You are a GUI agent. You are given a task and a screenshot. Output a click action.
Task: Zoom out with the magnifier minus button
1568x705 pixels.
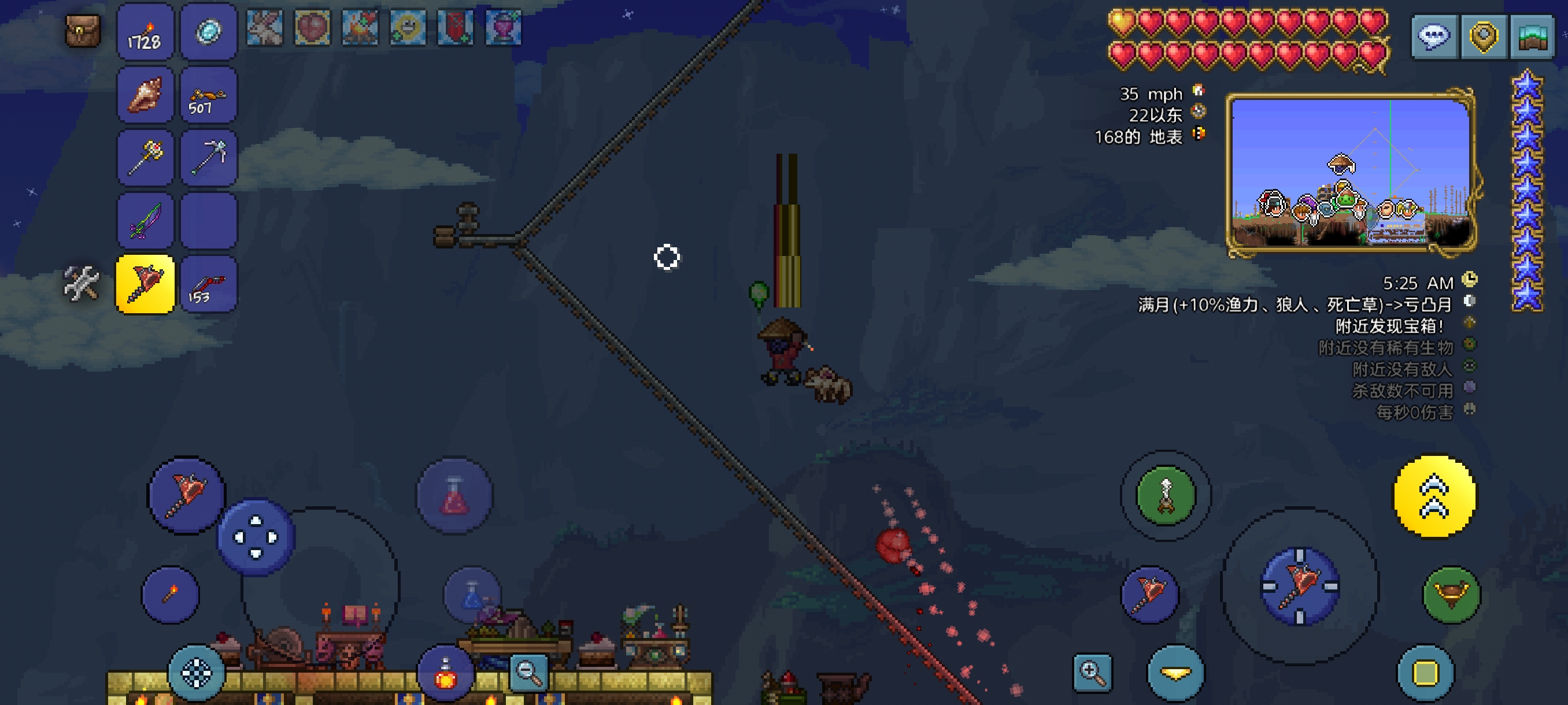528,672
